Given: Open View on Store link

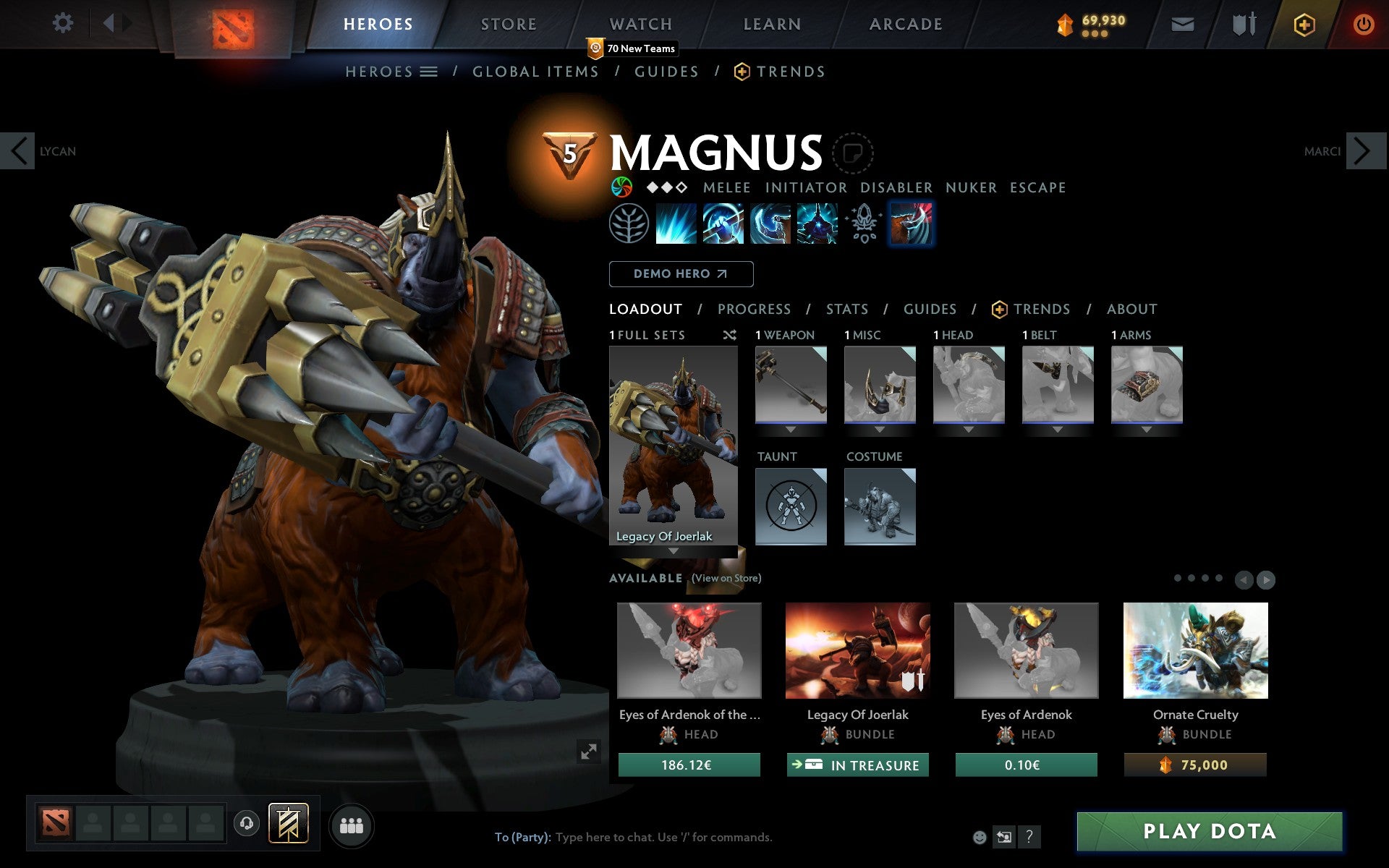Looking at the screenshot, I should pos(726,579).
